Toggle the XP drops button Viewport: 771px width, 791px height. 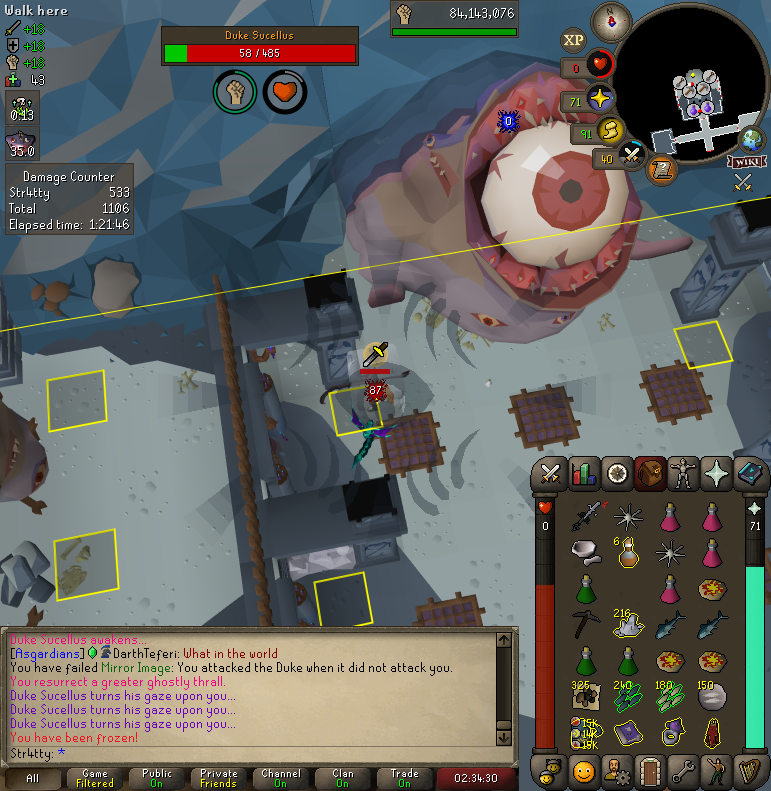click(573, 40)
